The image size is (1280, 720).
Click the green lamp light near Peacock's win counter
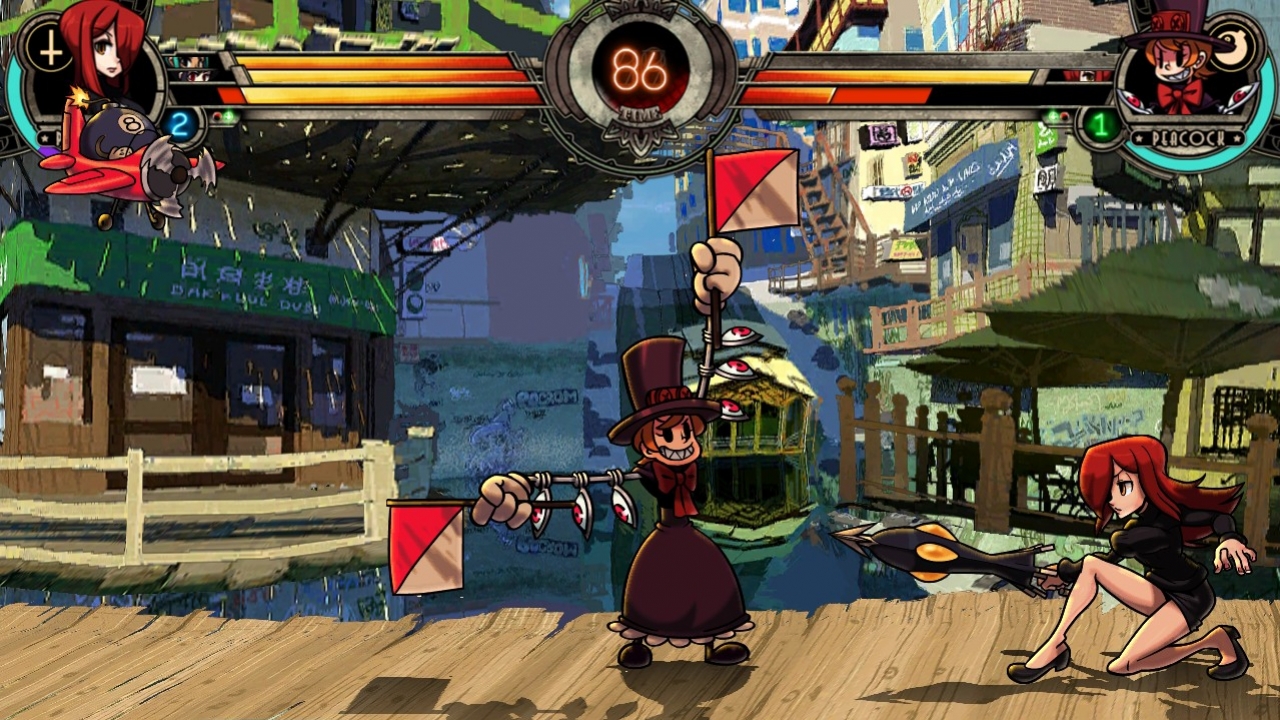tap(1053, 115)
